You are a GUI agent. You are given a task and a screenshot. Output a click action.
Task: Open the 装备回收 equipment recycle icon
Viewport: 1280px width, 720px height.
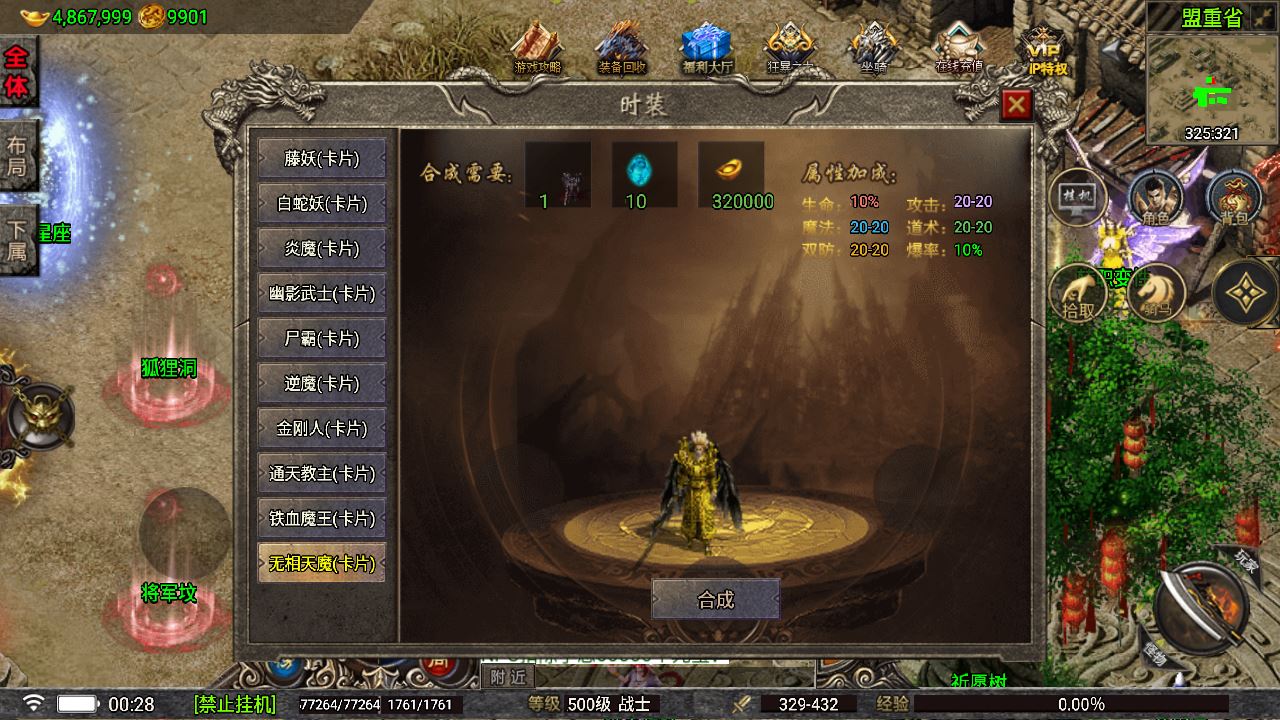pyautogui.click(x=622, y=48)
